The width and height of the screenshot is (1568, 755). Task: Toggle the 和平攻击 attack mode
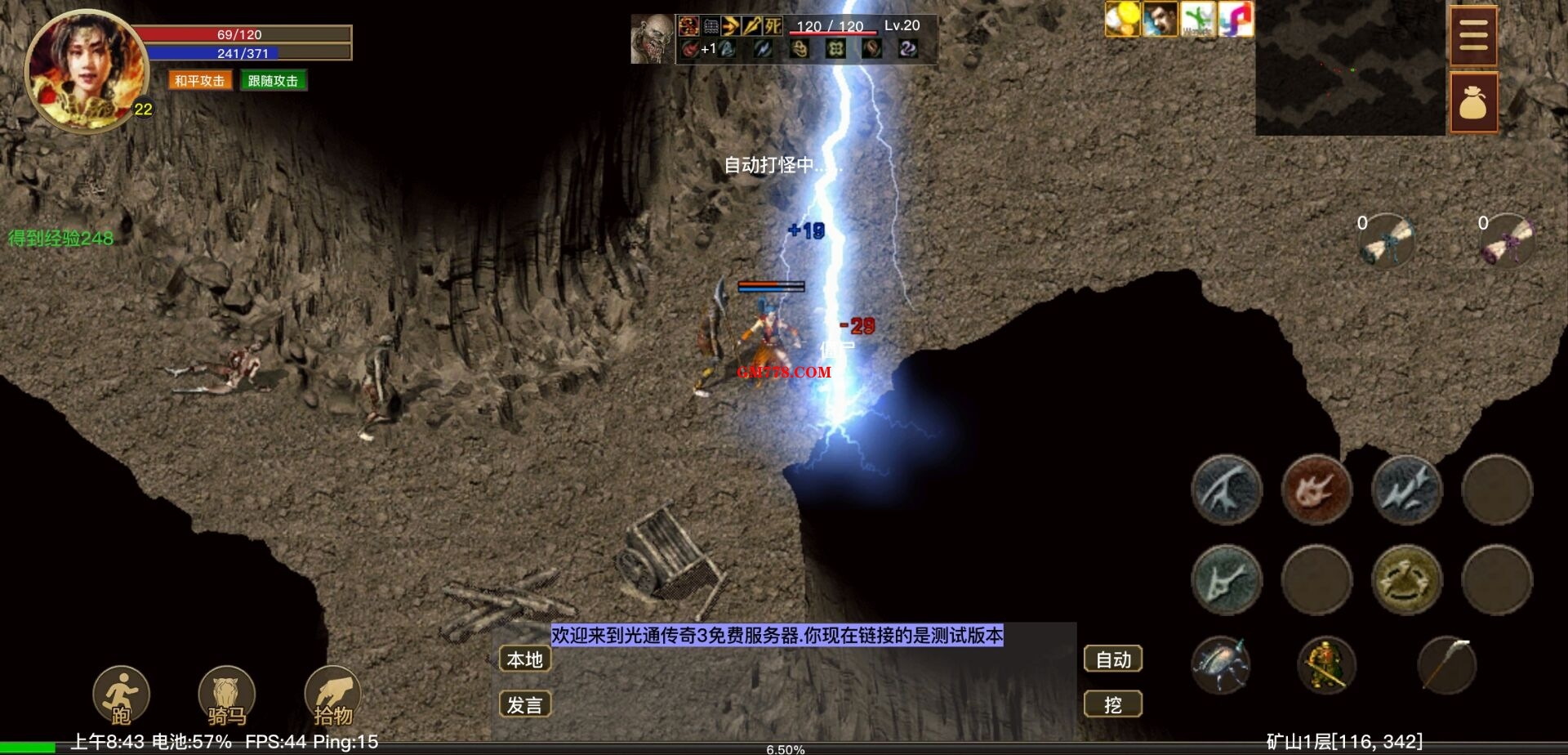[x=199, y=81]
